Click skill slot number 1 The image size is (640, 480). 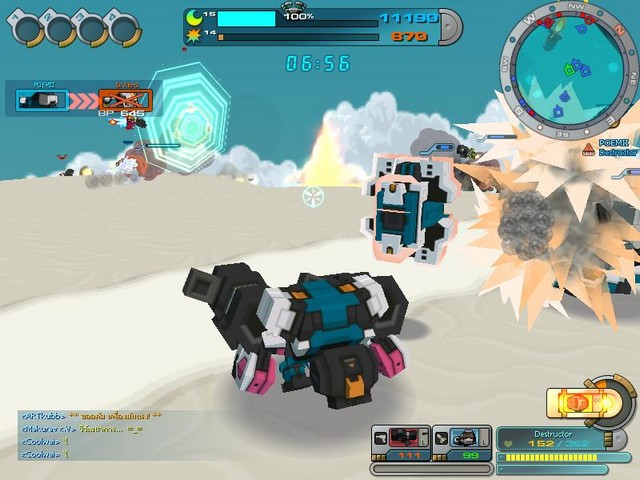(x=24, y=28)
